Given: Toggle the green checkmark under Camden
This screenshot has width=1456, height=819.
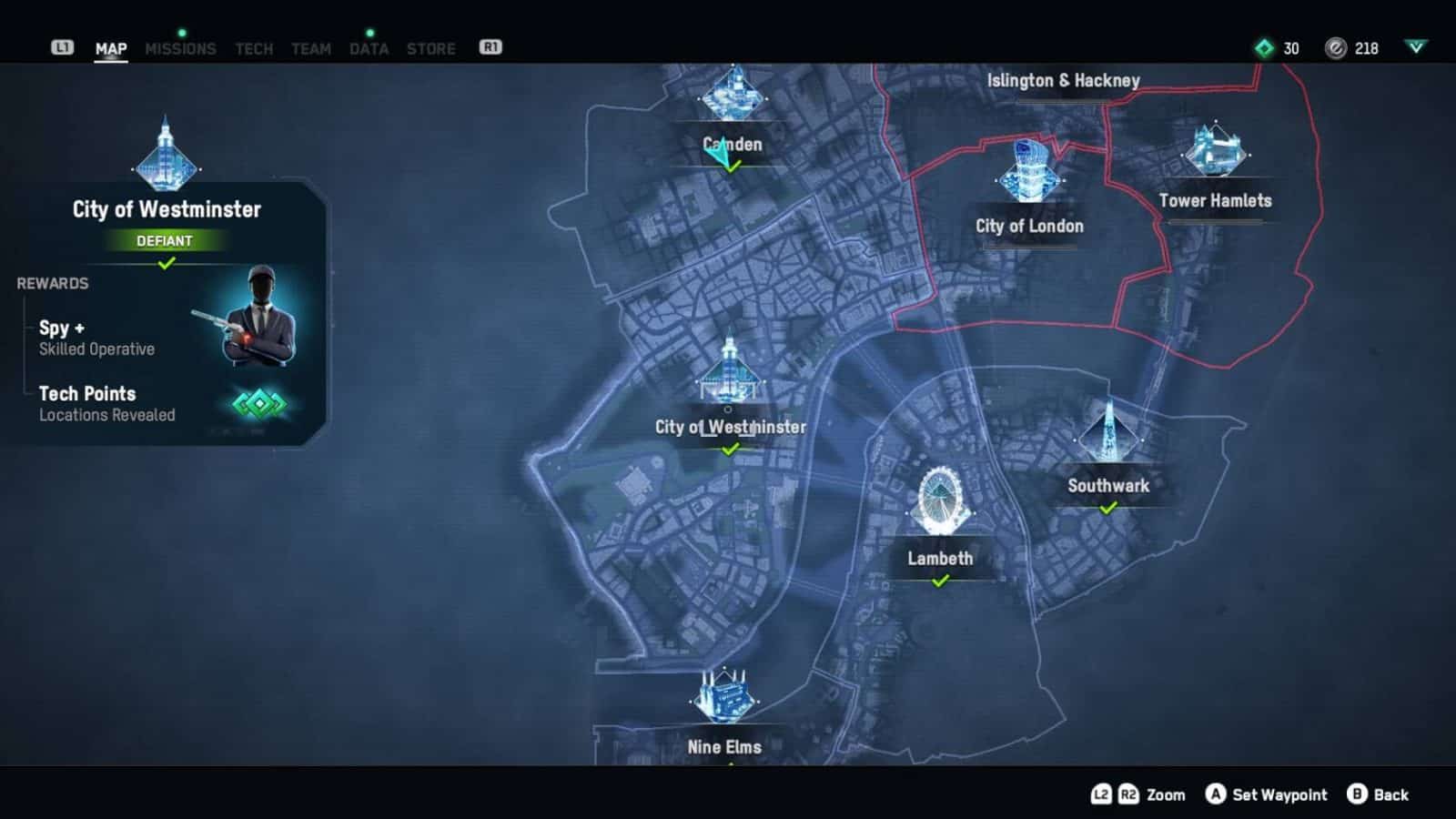Looking at the screenshot, I should tap(731, 167).
